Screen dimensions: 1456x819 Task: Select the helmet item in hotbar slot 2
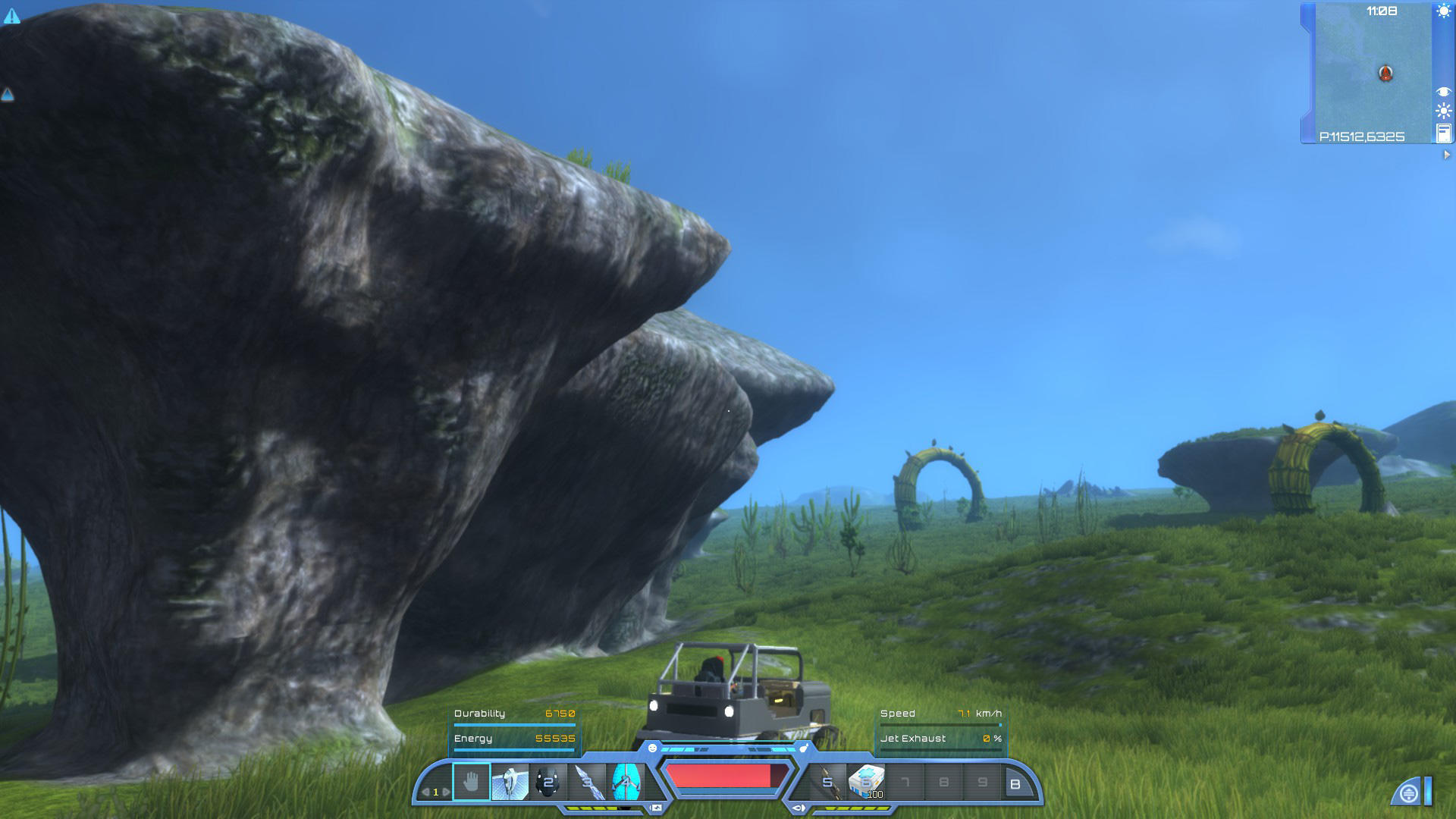(548, 782)
